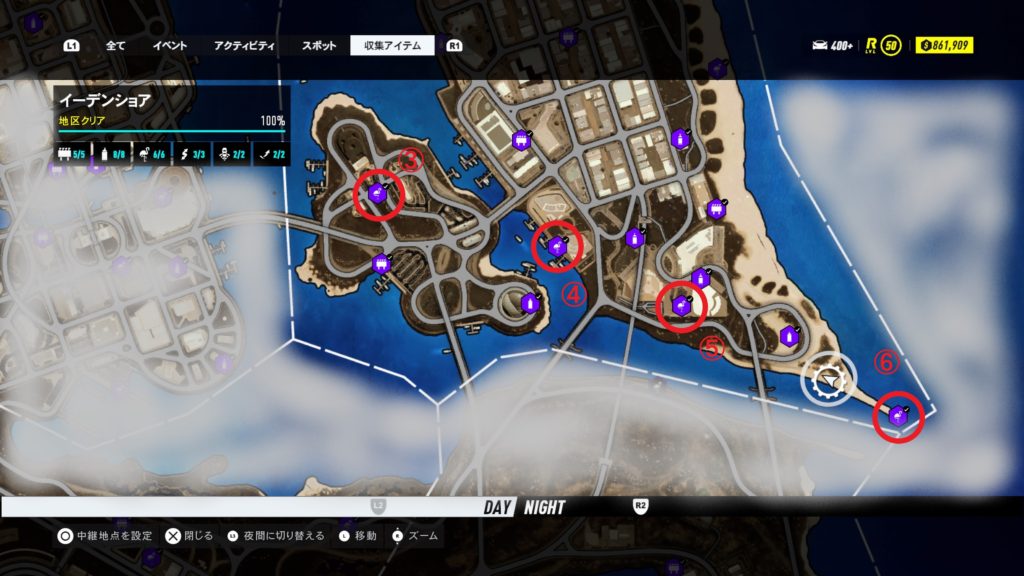Choose the DAY map setting
Screen dimensions: 1024x576
[x=498, y=507]
